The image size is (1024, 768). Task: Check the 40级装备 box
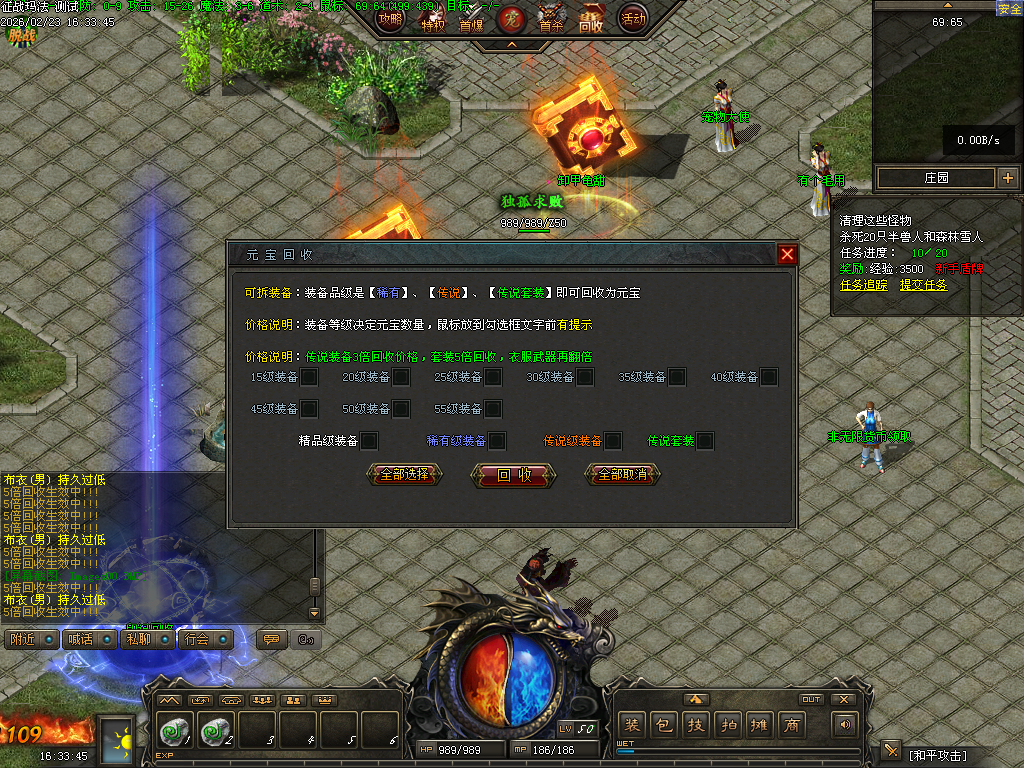click(769, 377)
